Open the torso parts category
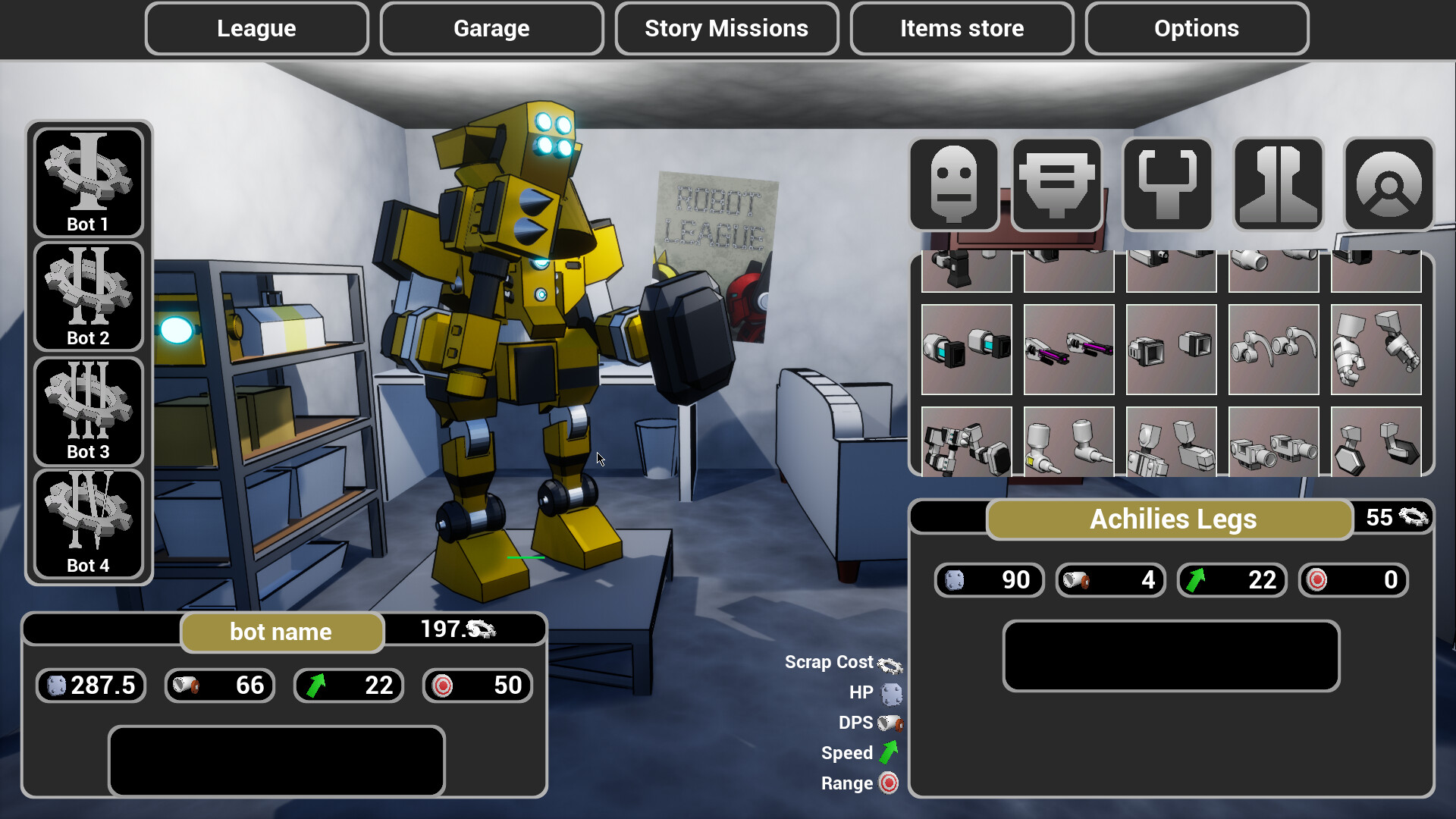1456x819 pixels. coord(1056,184)
